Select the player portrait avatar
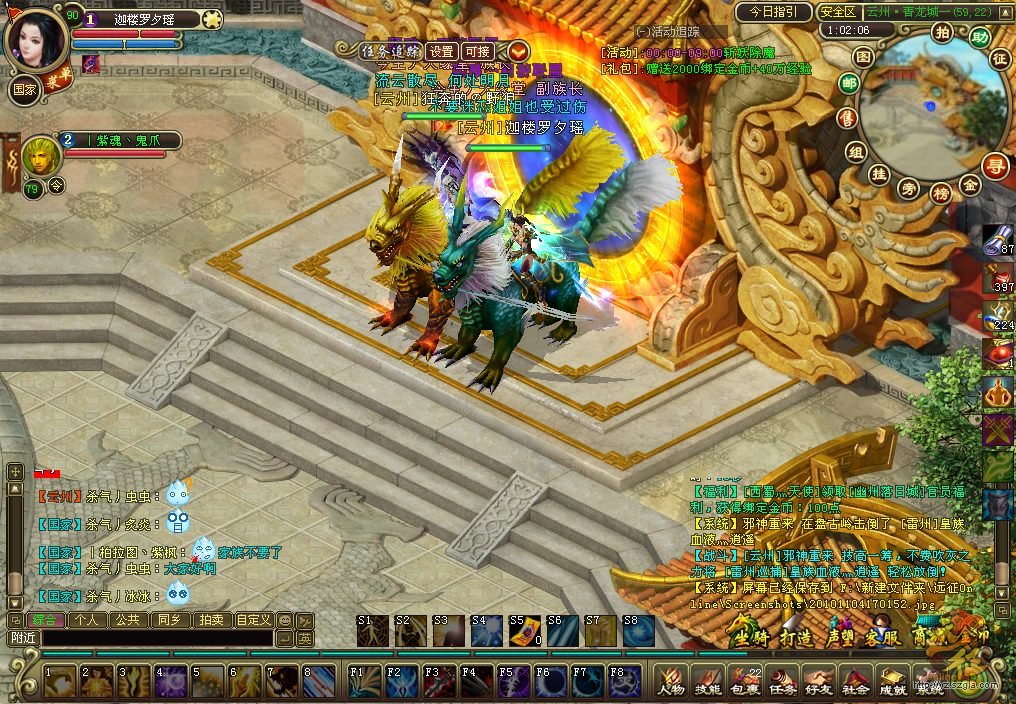 [36, 40]
